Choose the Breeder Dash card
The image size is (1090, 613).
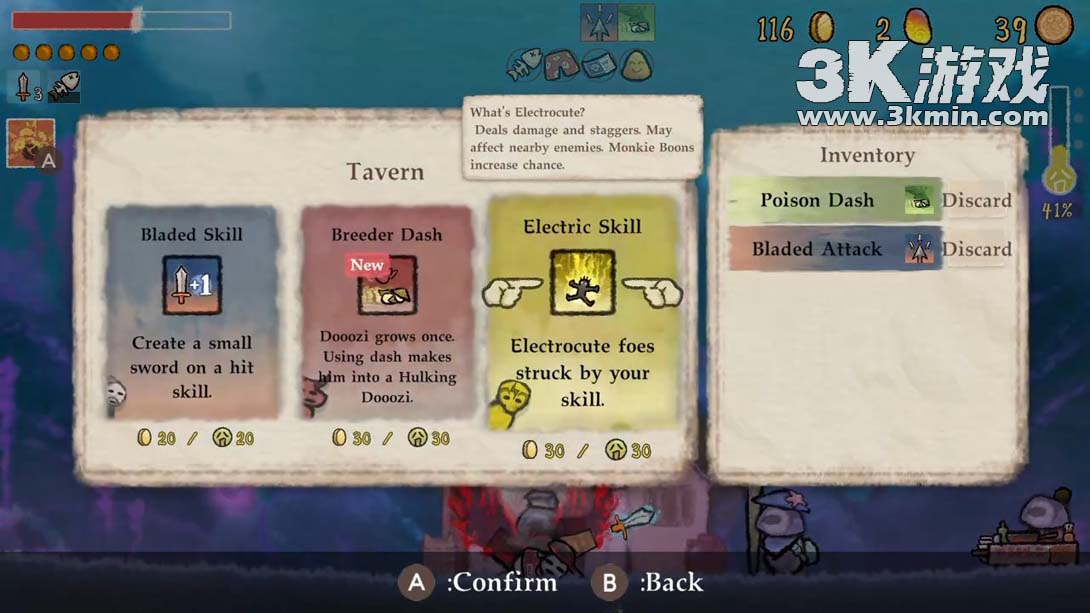pyautogui.click(x=386, y=311)
